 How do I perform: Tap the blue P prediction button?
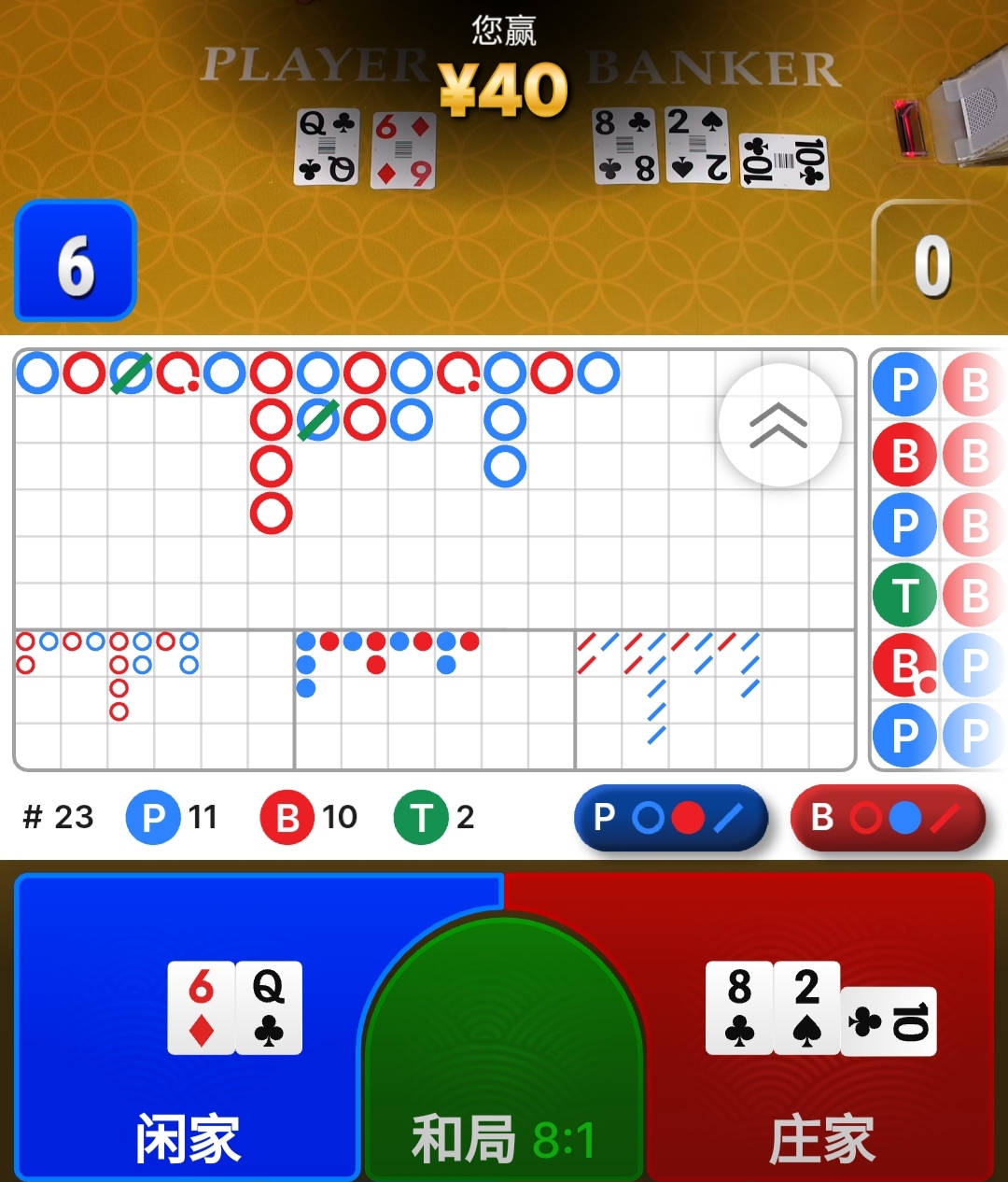pyautogui.click(x=670, y=818)
